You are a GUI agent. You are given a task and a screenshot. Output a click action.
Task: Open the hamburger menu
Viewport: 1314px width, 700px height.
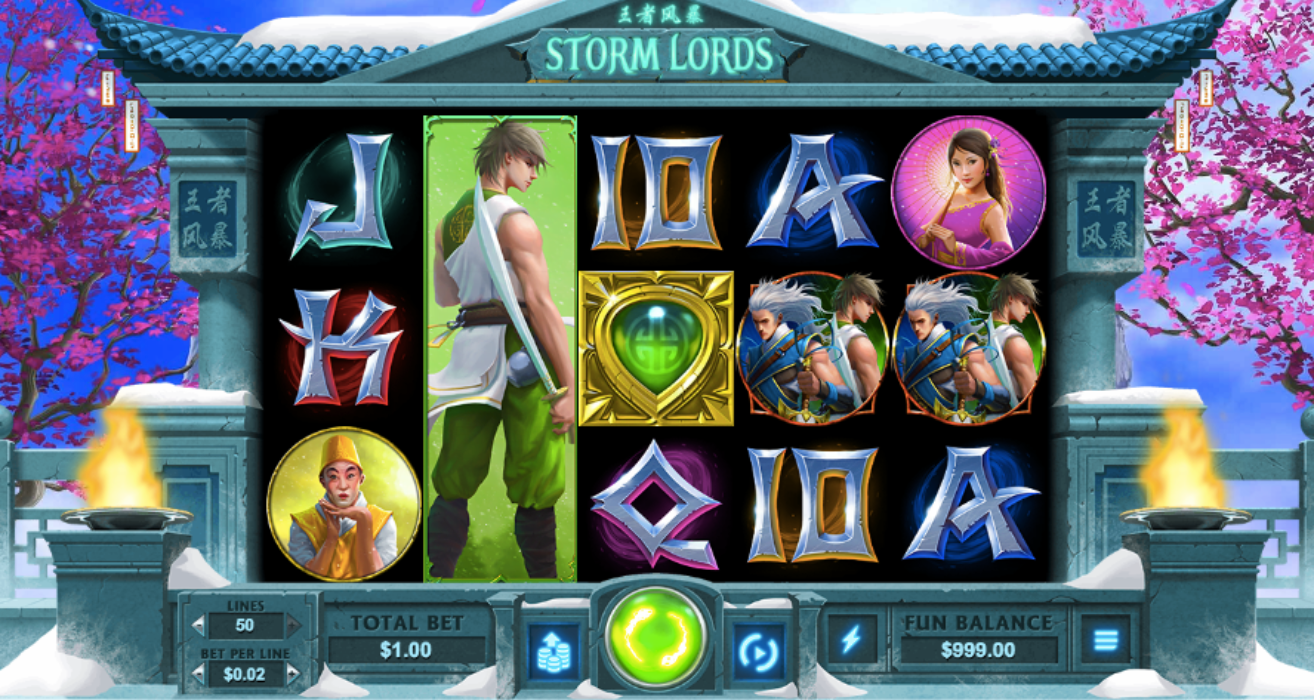tap(1104, 639)
